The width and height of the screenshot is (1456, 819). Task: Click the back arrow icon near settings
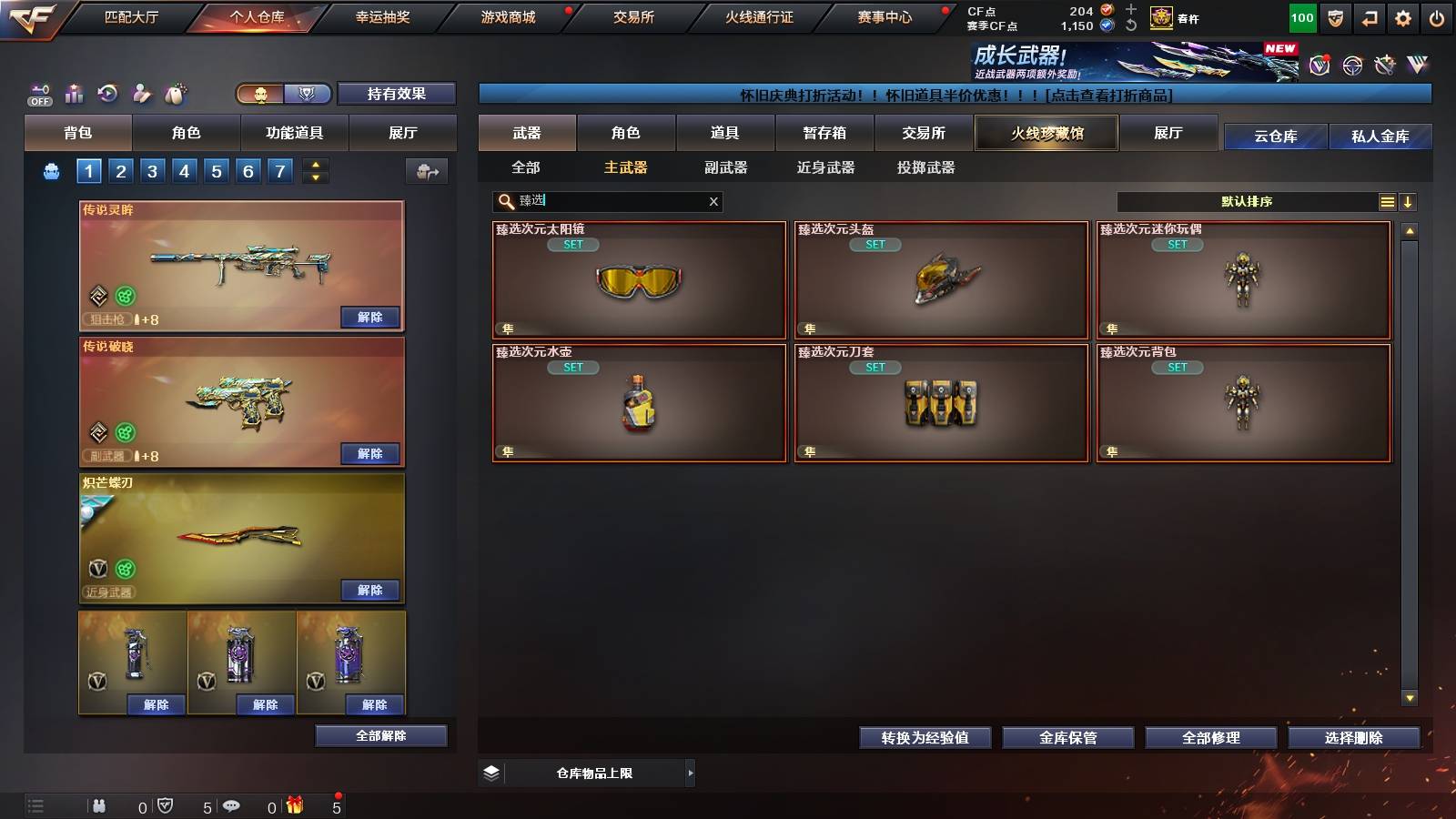[1368, 18]
